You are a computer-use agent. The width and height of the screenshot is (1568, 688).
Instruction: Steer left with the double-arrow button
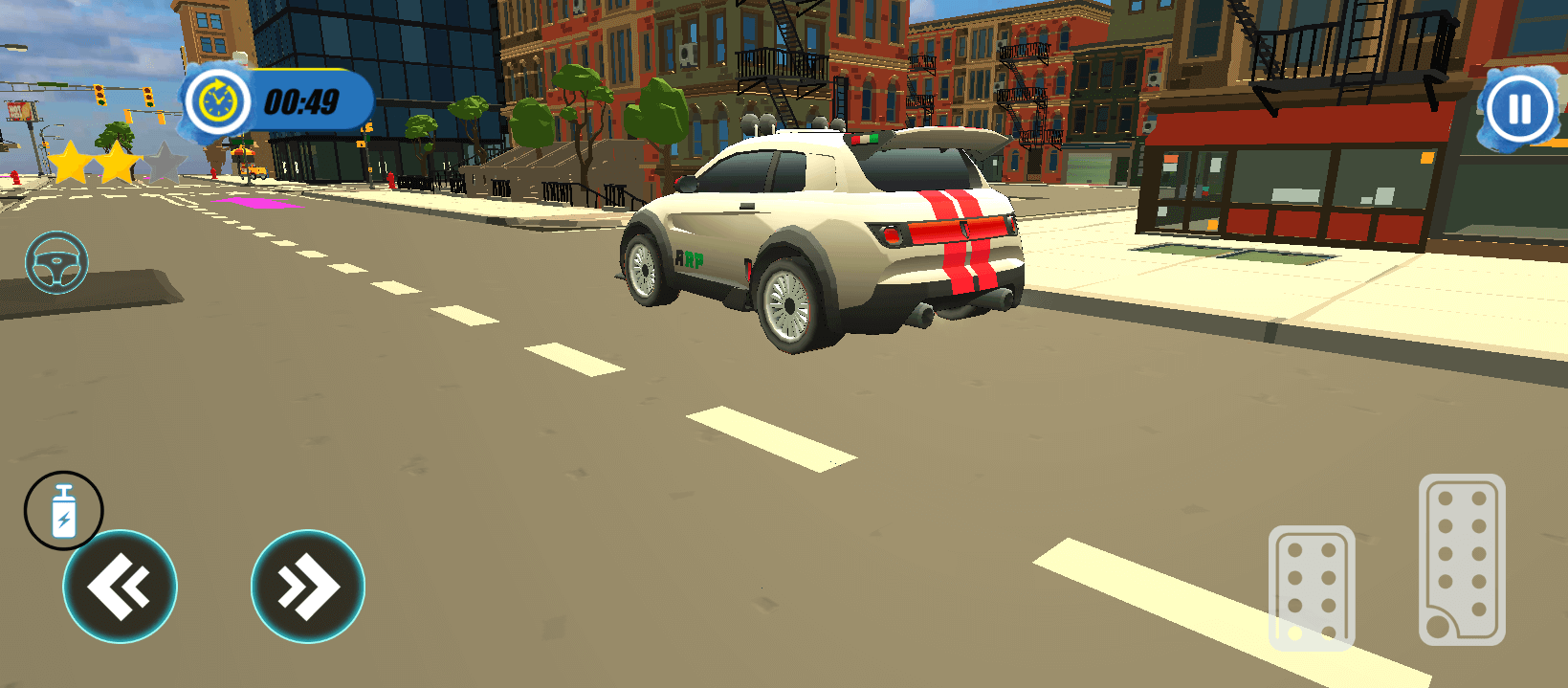coord(120,587)
